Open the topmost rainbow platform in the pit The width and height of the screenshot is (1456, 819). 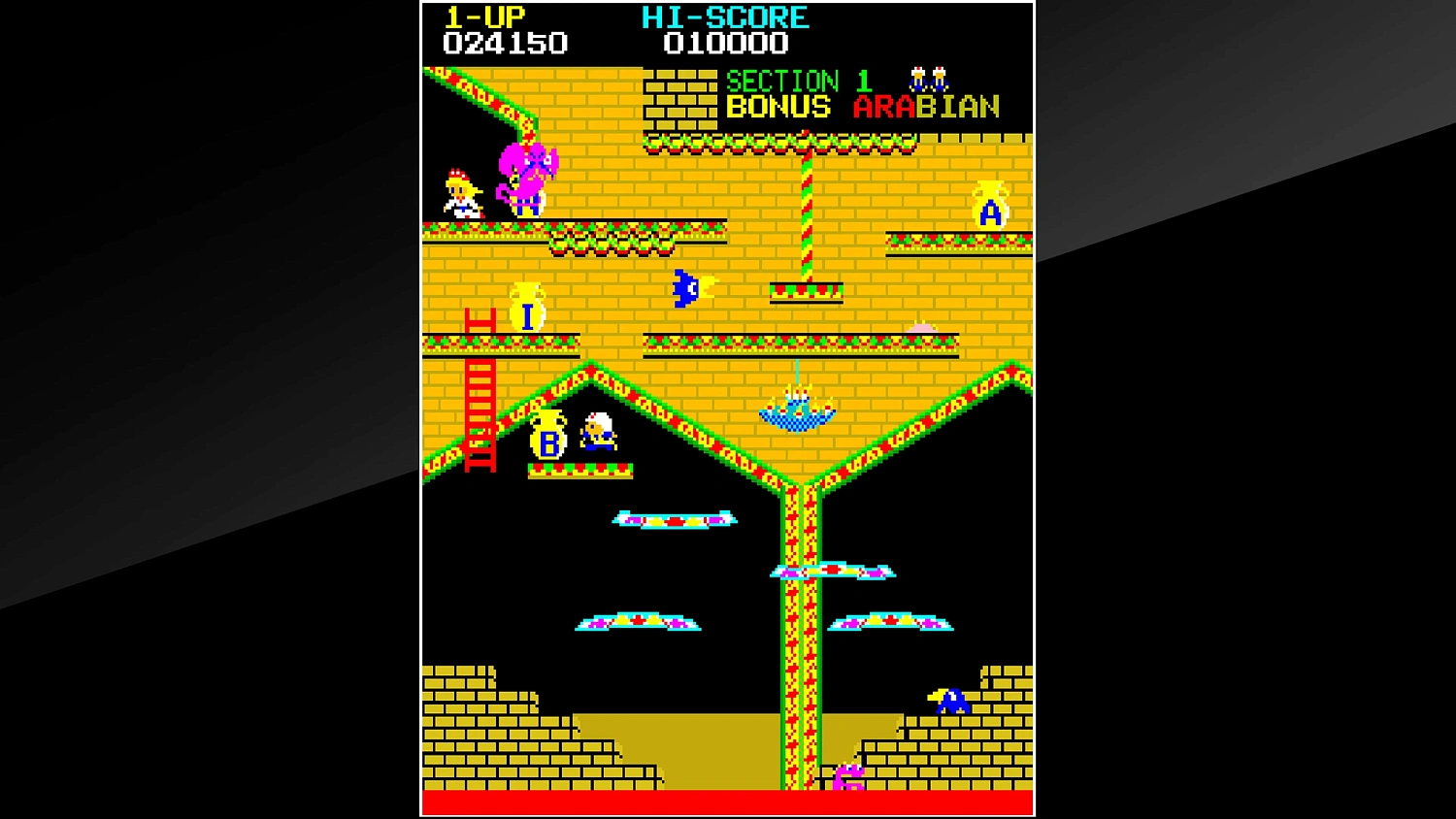[x=676, y=518]
